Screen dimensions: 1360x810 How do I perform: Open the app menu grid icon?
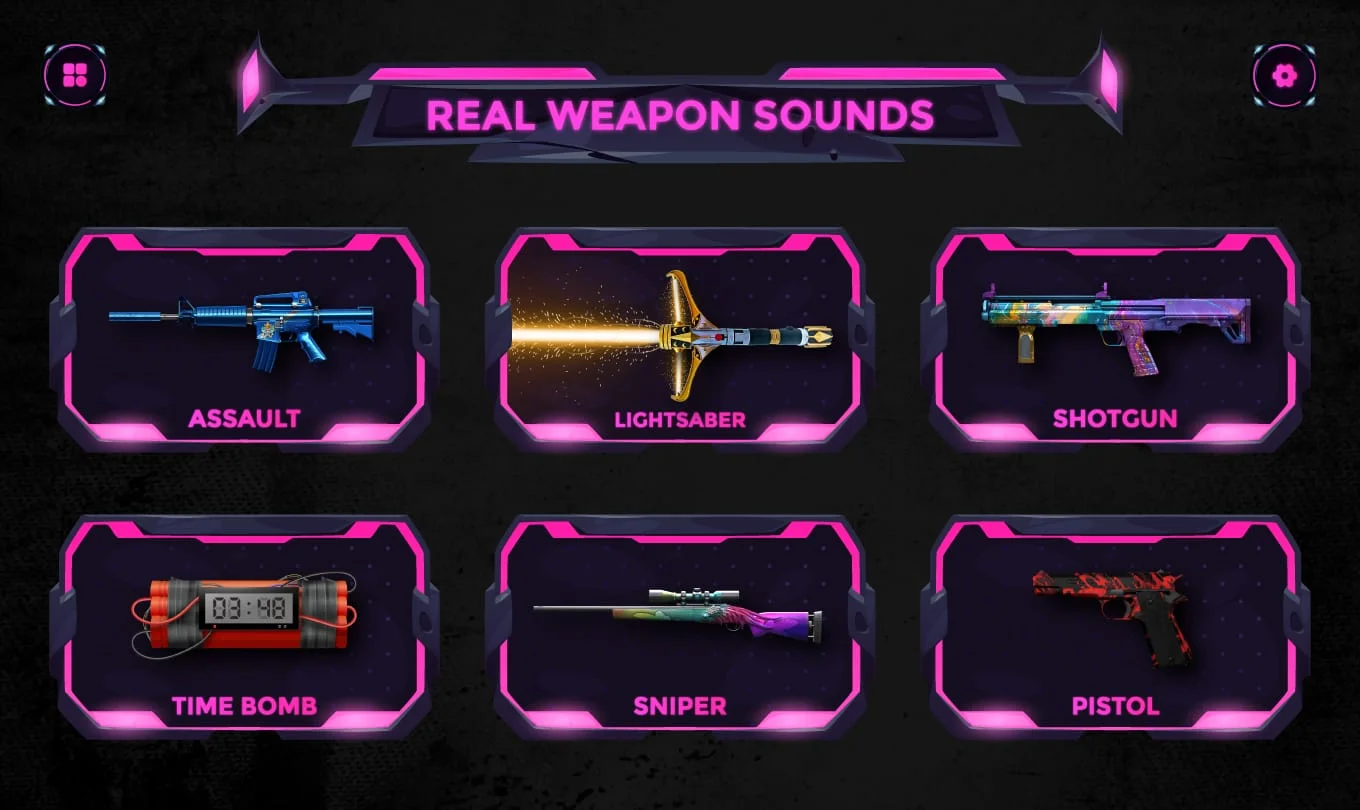pos(76,72)
